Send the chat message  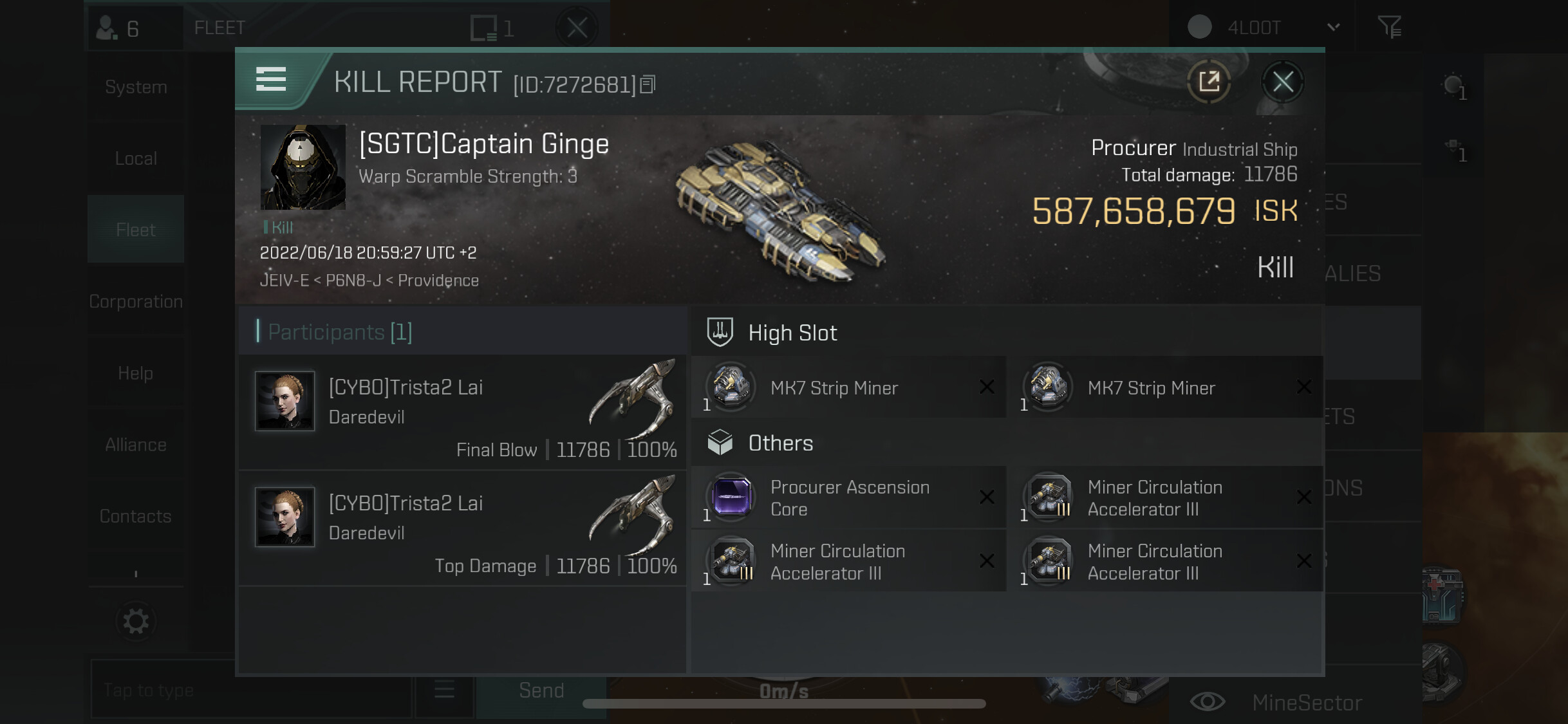[541, 690]
